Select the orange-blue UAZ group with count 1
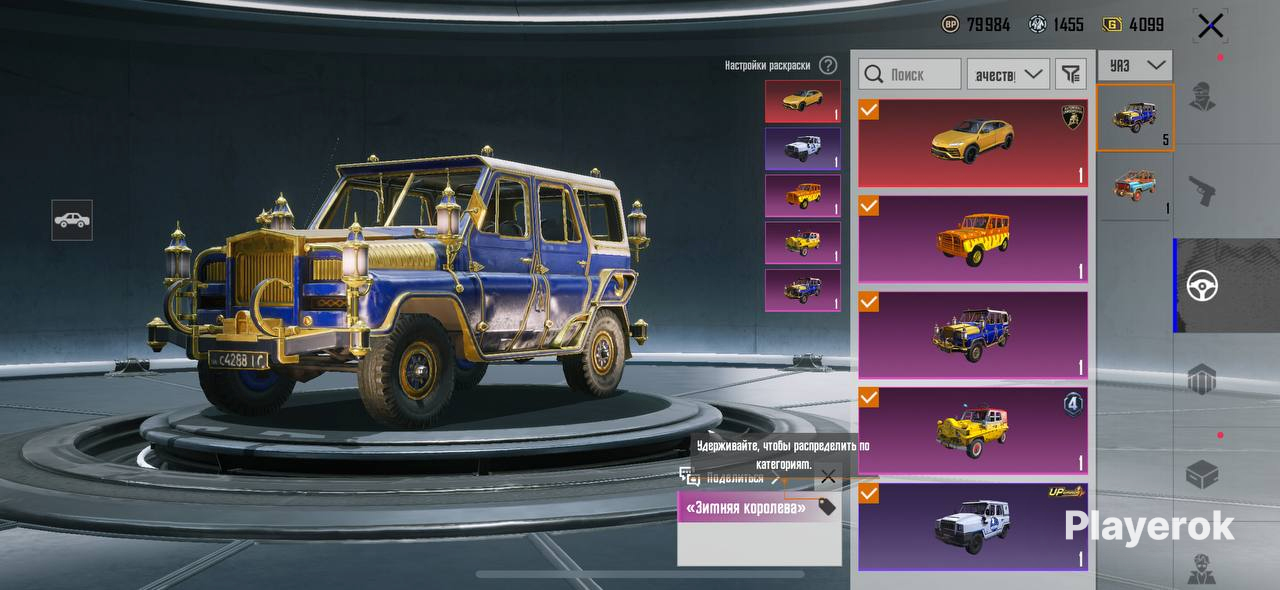Screen dimensions: 1280x590 tap(1135, 185)
